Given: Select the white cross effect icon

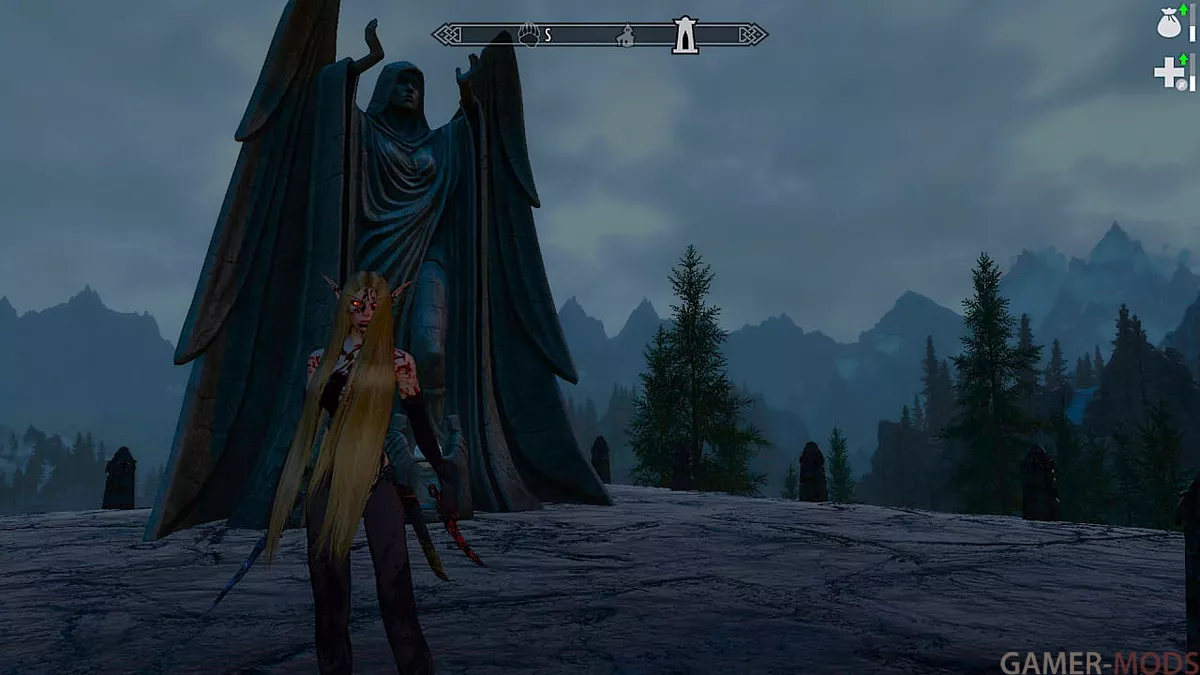Looking at the screenshot, I should tap(1169, 73).
